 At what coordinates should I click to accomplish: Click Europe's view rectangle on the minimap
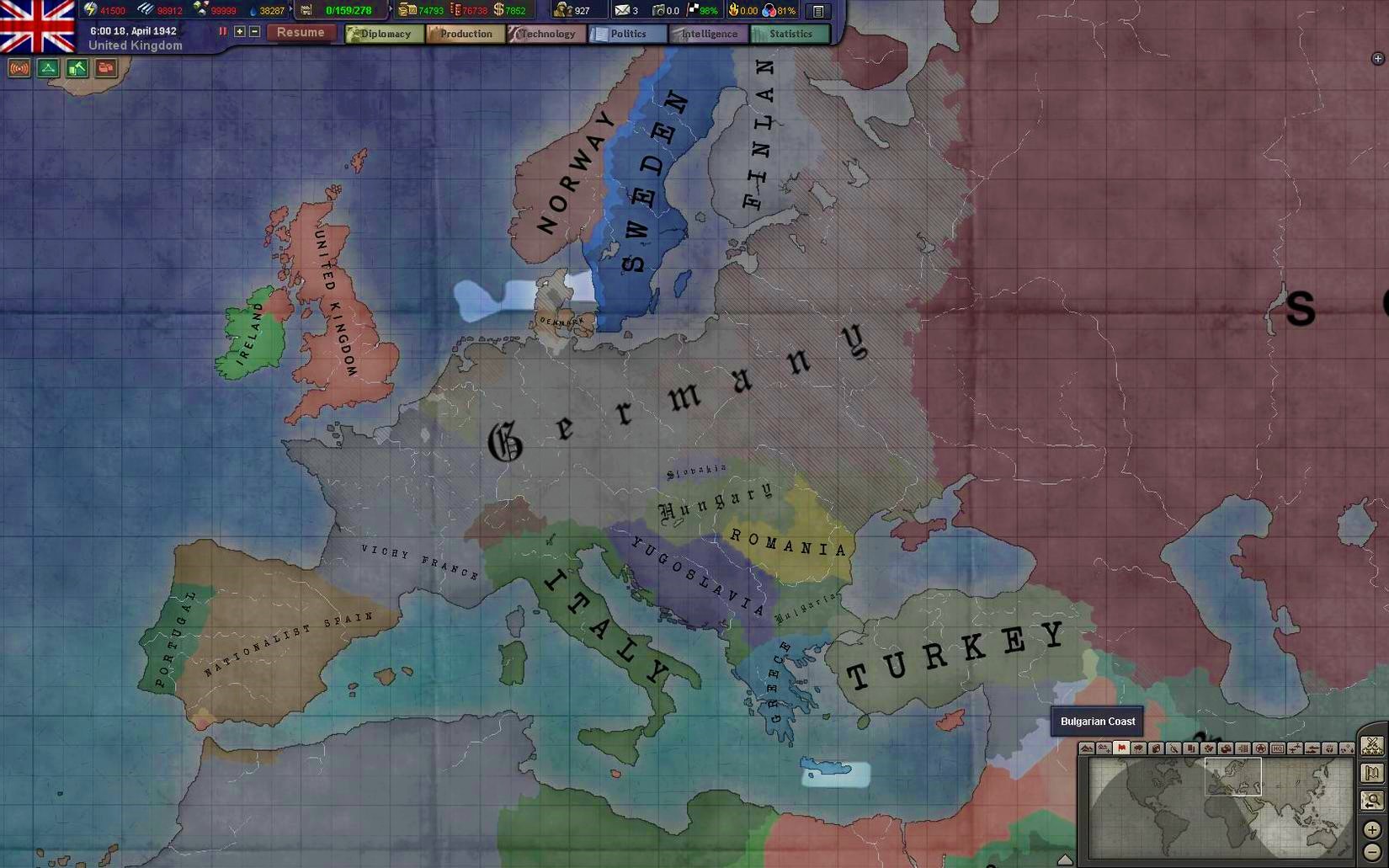pyautogui.click(x=1233, y=777)
